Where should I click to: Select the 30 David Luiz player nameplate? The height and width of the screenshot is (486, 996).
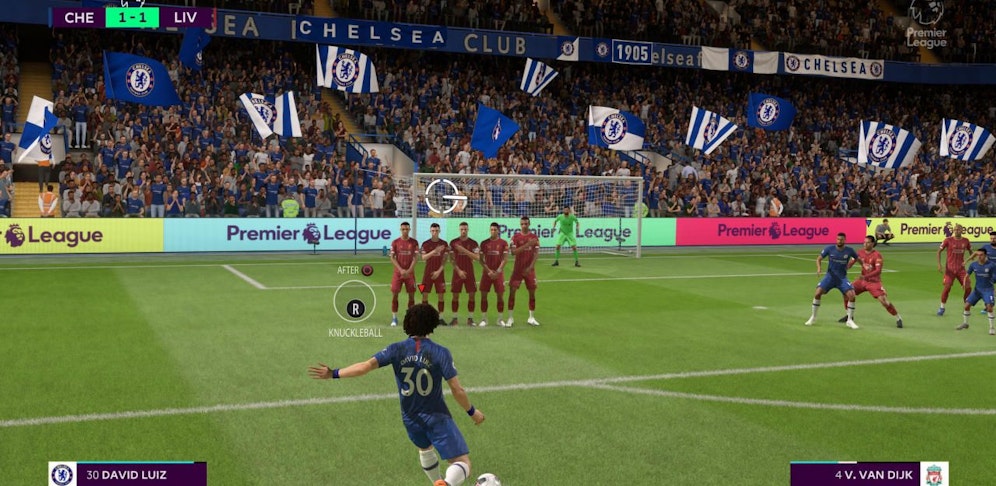point(128,474)
